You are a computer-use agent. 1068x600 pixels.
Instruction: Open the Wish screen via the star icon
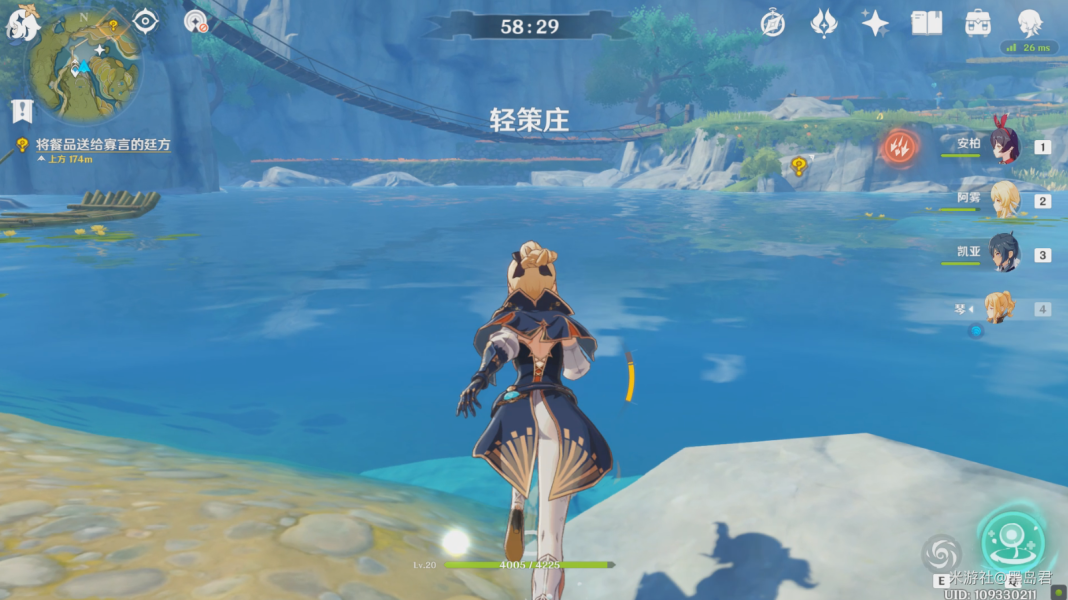875,23
